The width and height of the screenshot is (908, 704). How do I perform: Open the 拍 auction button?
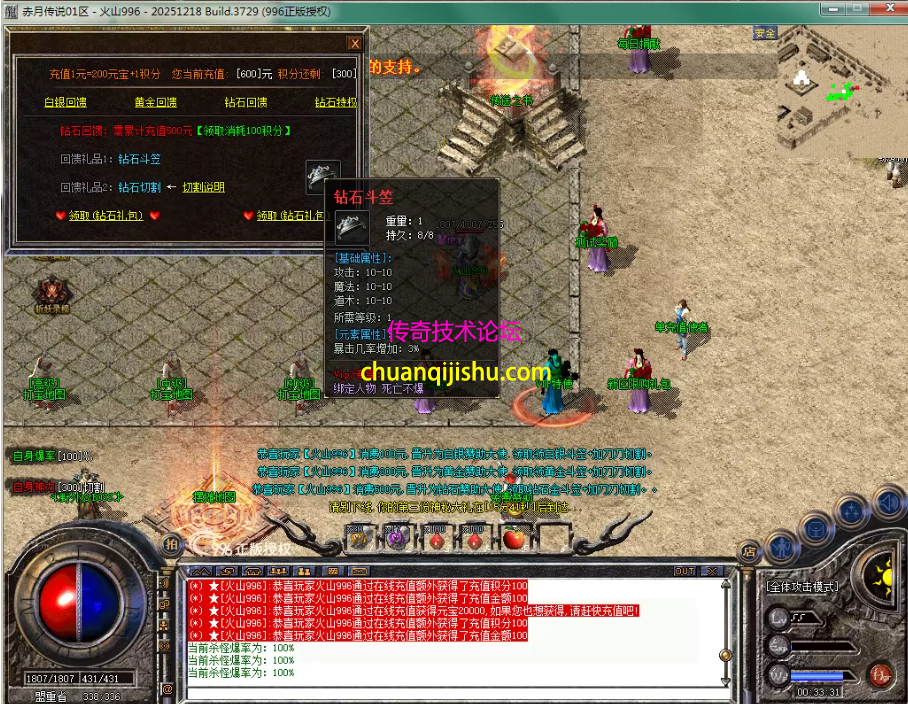click(171, 545)
